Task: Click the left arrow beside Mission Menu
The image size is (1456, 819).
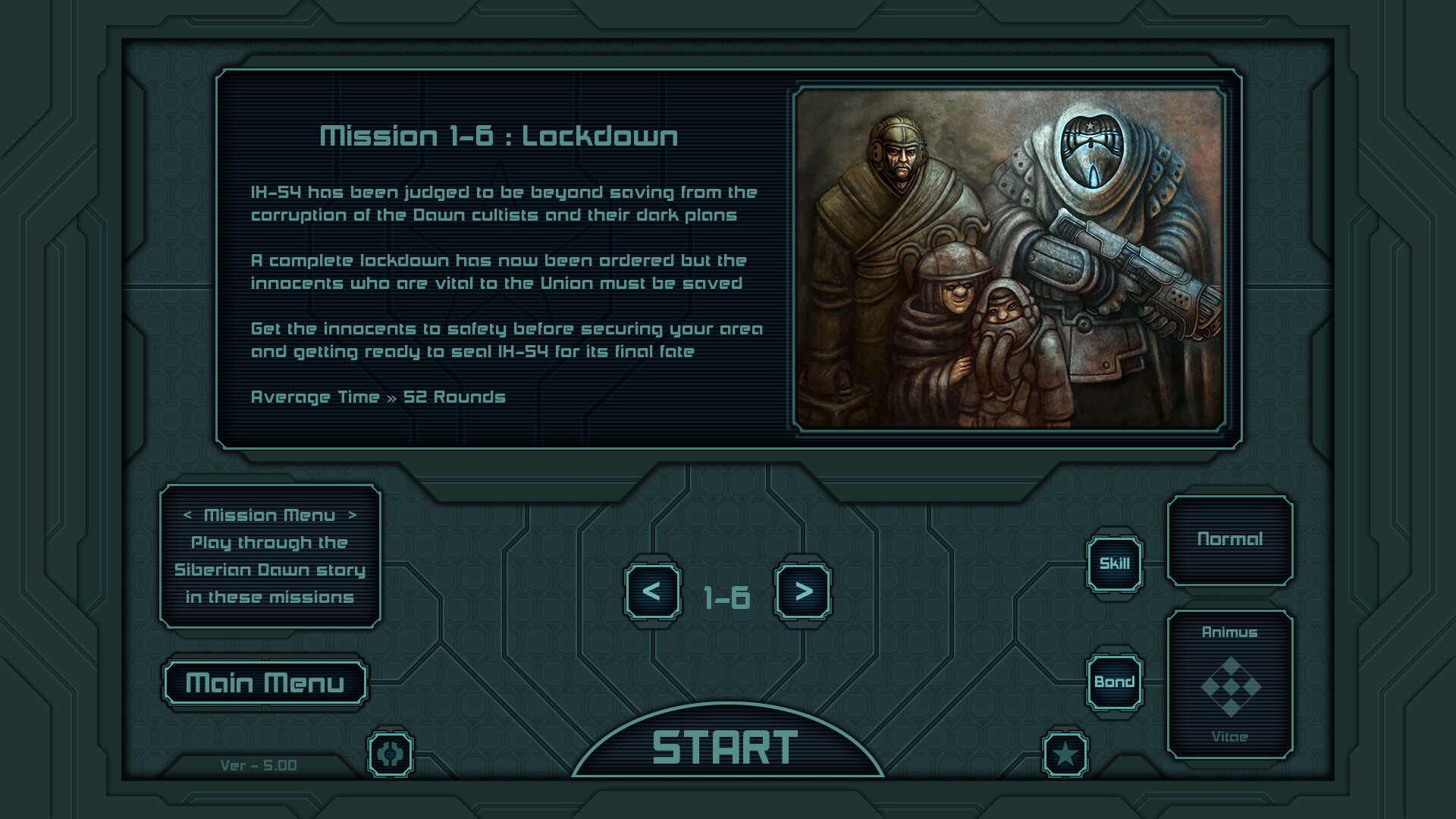Action: tap(187, 515)
